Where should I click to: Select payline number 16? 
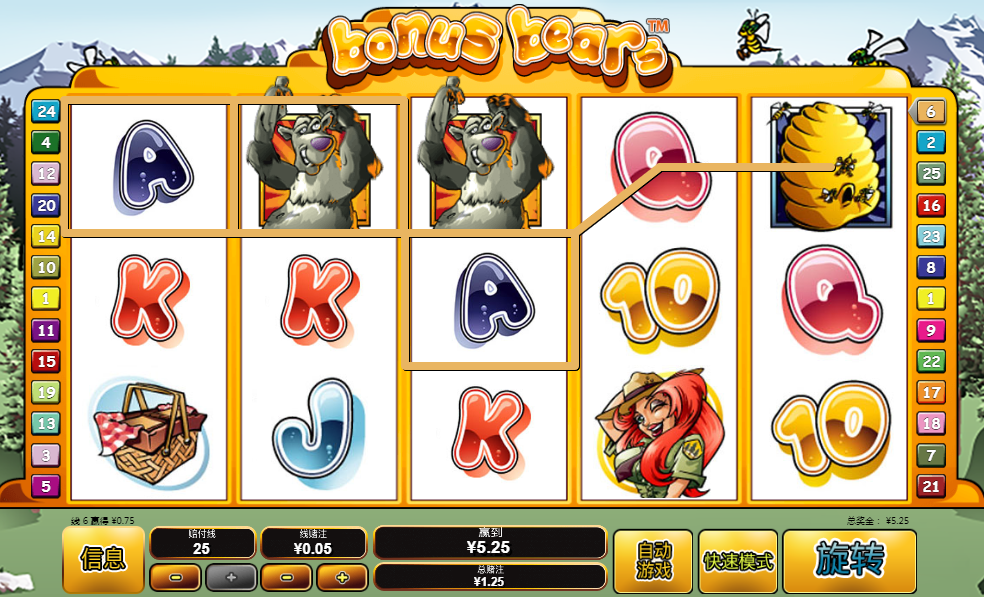[x=930, y=206]
